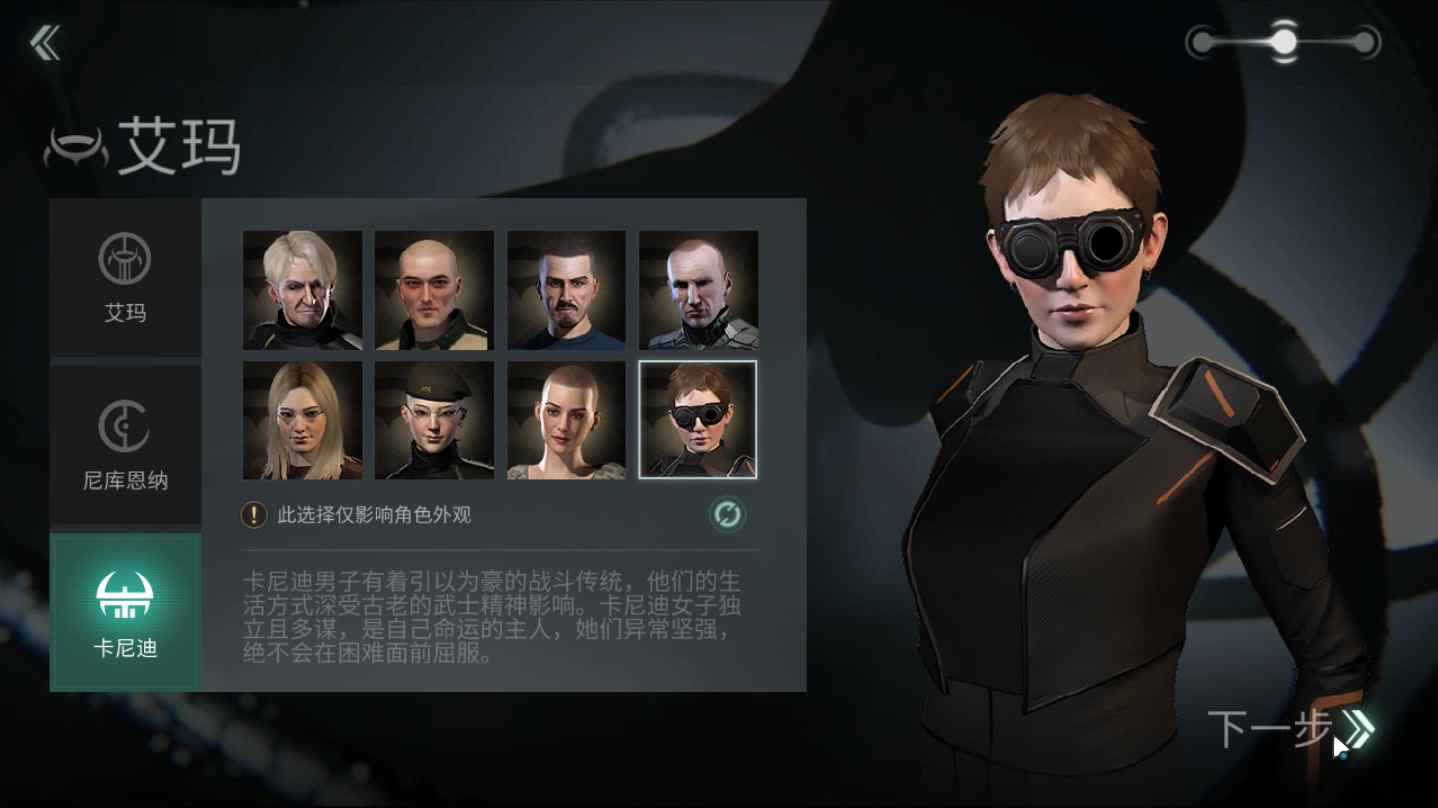This screenshot has width=1438, height=808.
Task: Select the long blonde-haired woman portrait
Action: 303,420
